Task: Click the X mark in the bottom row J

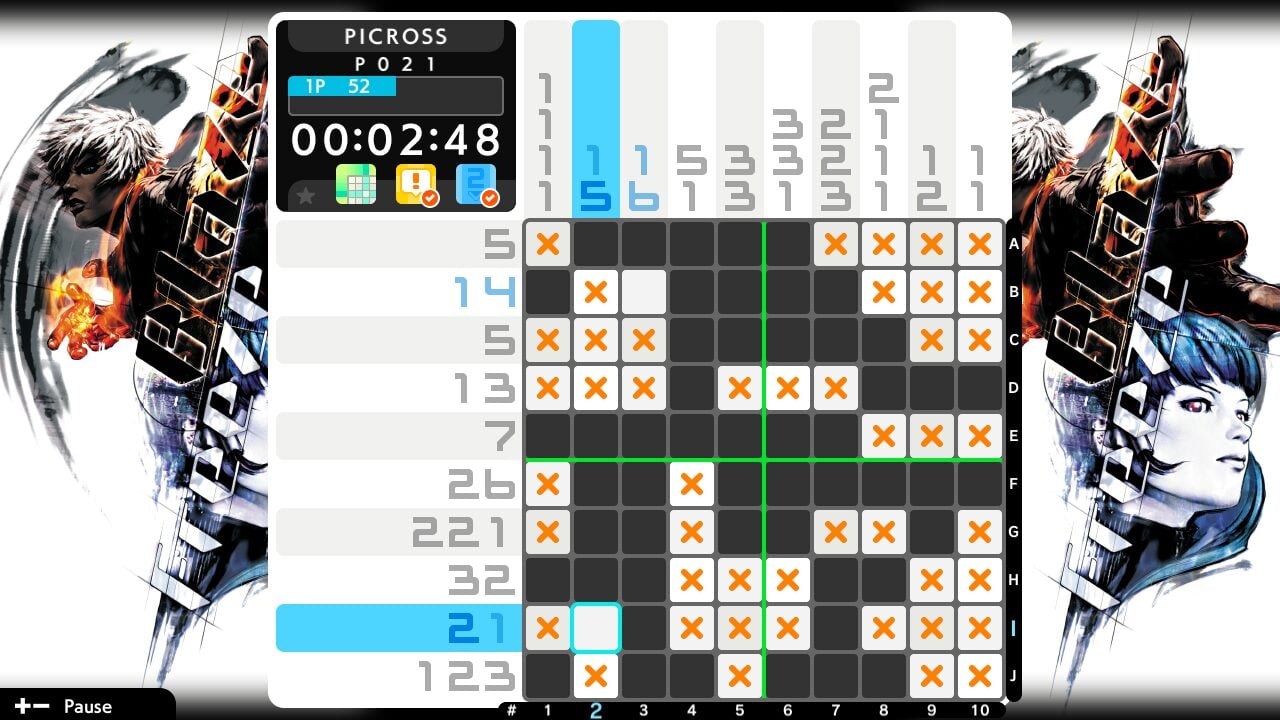Action: click(595, 676)
